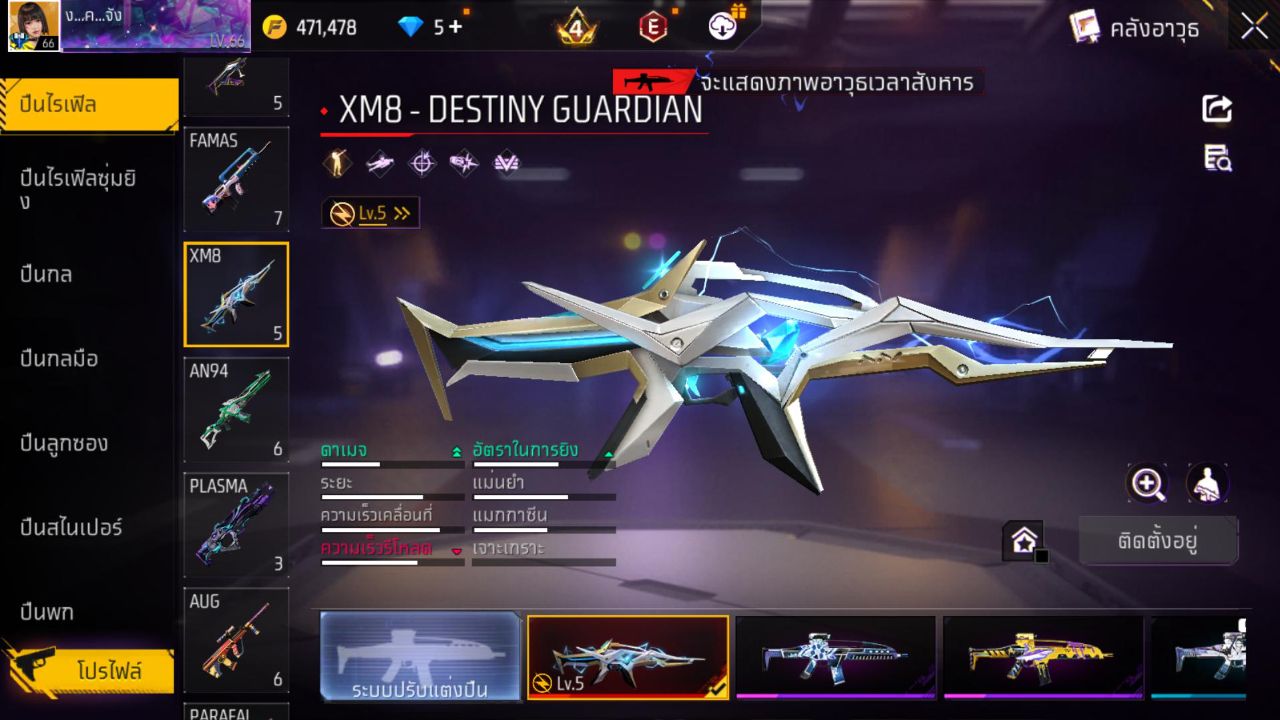Pick the PLASMA weapon in the list
This screenshot has height=720, width=1280.
pos(236,526)
